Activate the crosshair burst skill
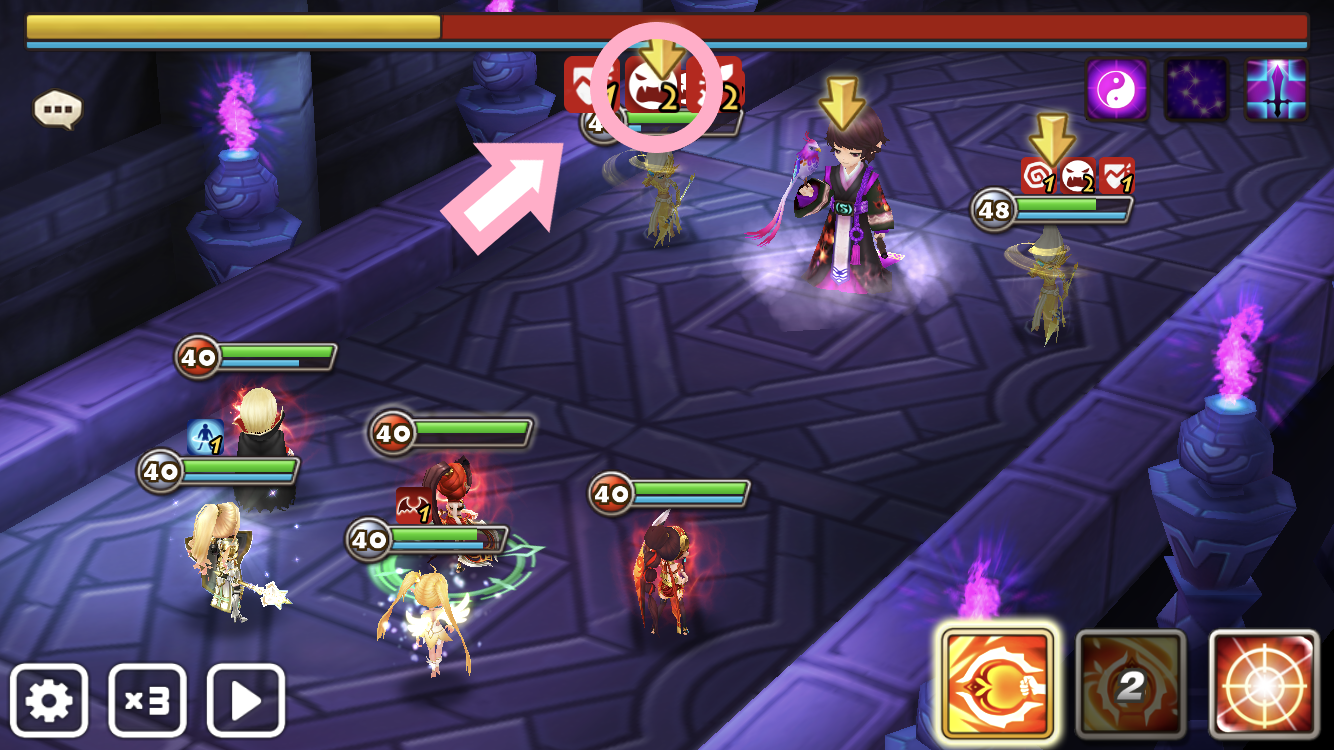Image resolution: width=1334 pixels, height=750 pixels. coord(1264,684)
